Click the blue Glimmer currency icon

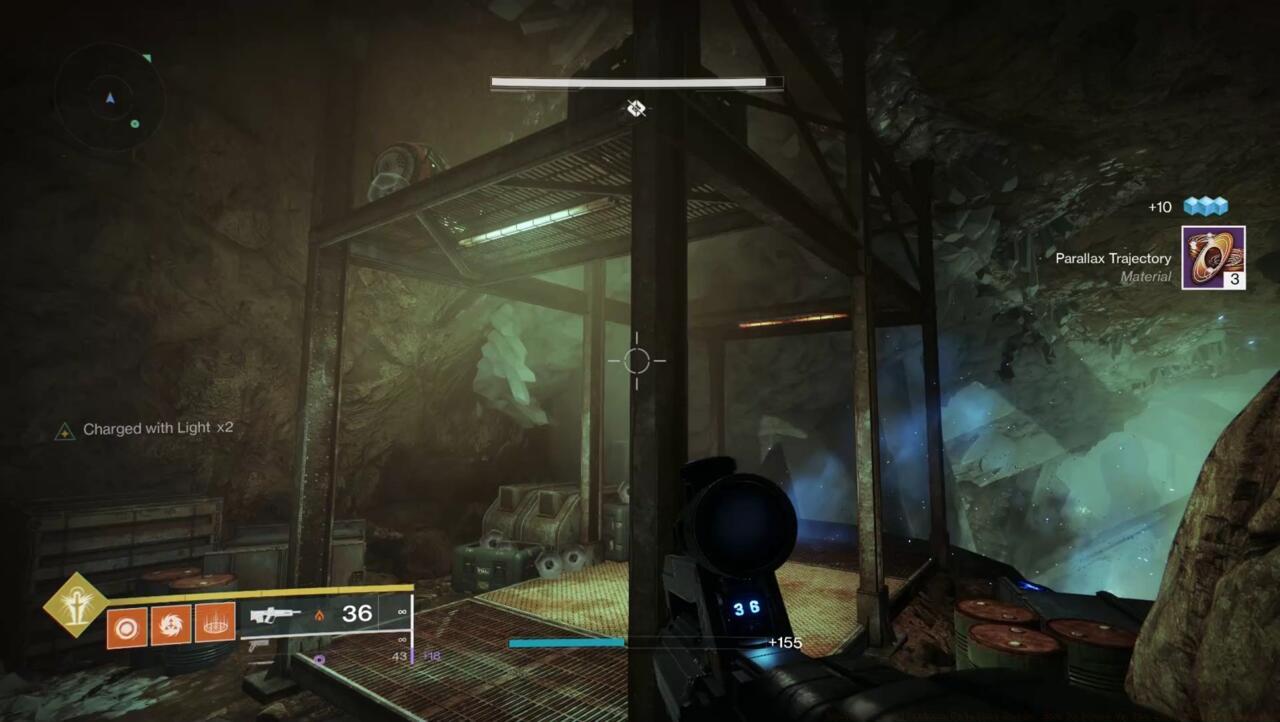(x=1206, y=207)
